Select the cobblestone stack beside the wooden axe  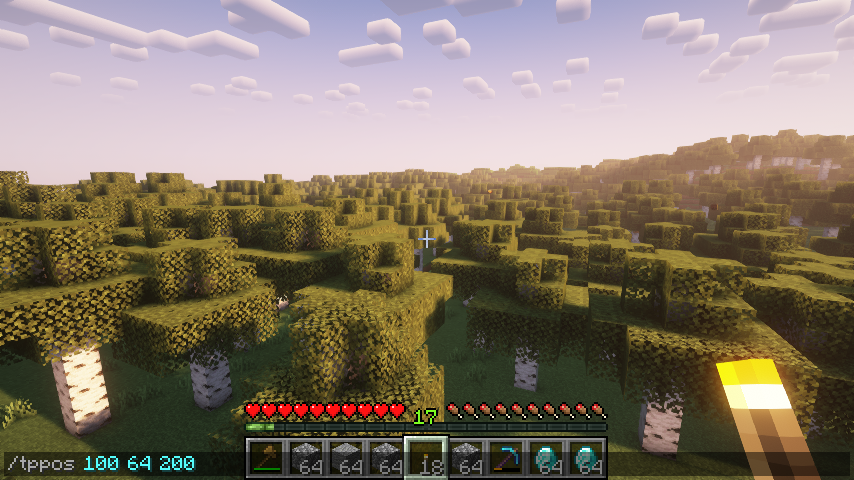click(306, 459)
